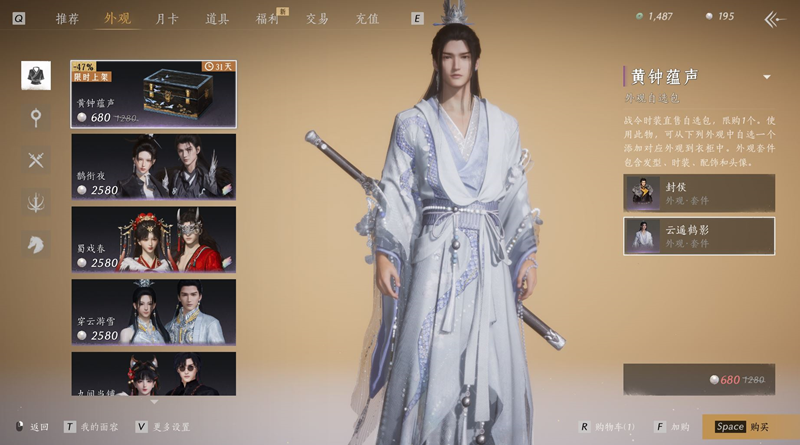Select the 道具 tab
The width and height of the screenshot is (800, 445).
coord(217,18)
